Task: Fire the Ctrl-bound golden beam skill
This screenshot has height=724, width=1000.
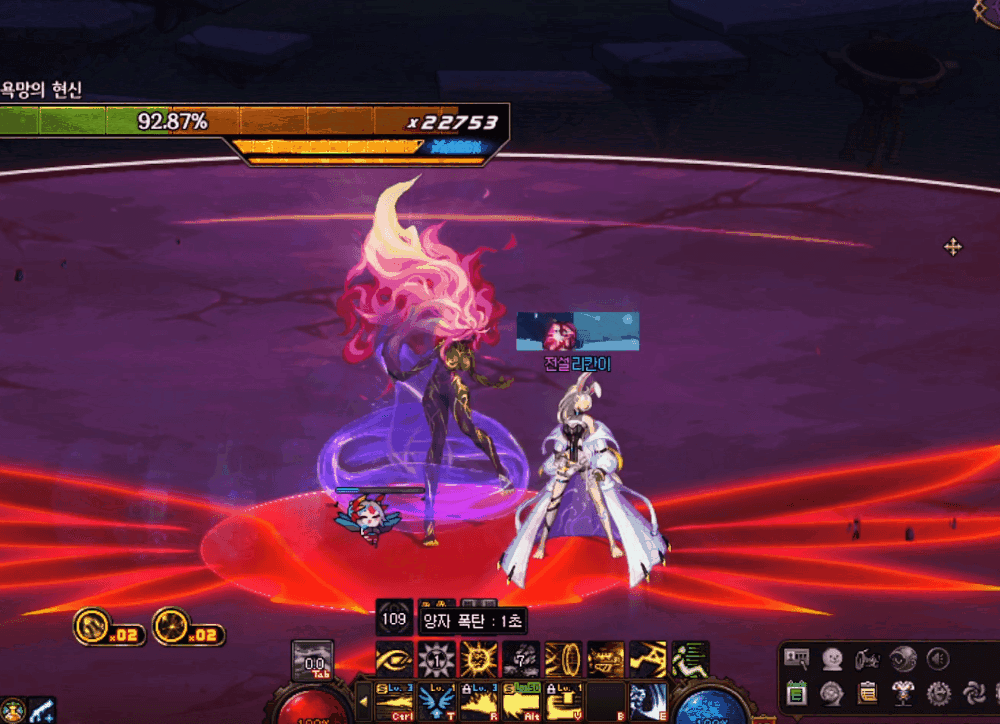Action: 395,701
